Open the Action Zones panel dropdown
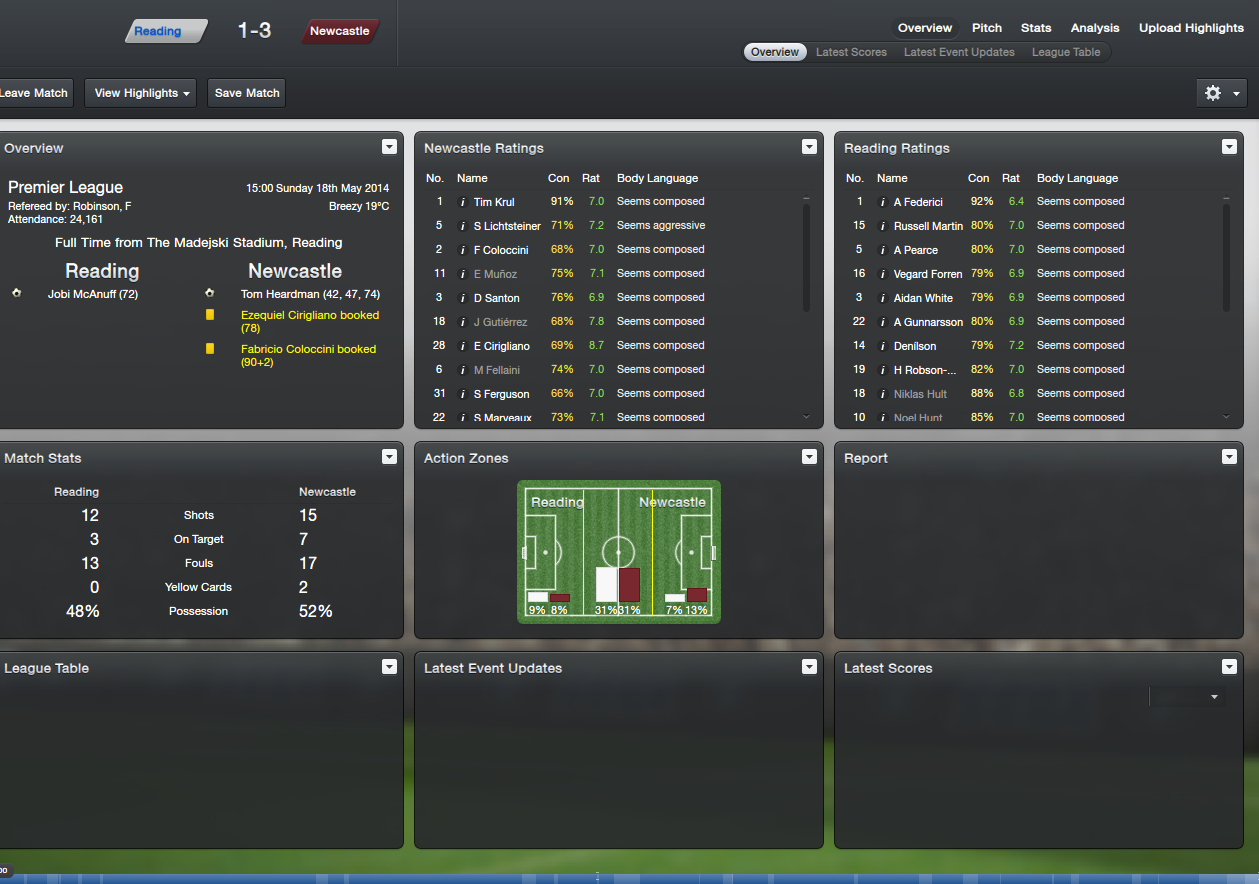 [x=809, y=457]
